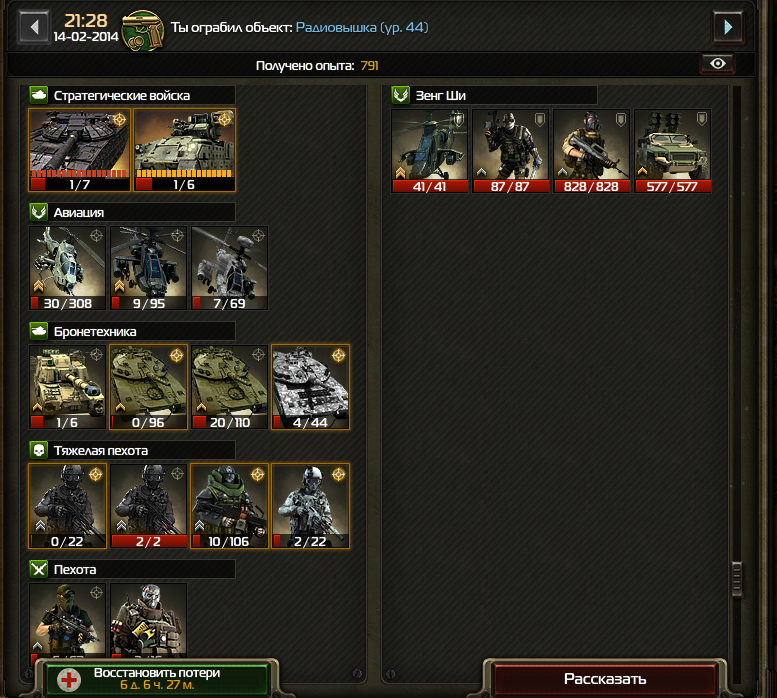The image size is (777, 698).
Task: Pick the helicopter unit with 9/95
Action: [148, 267]
